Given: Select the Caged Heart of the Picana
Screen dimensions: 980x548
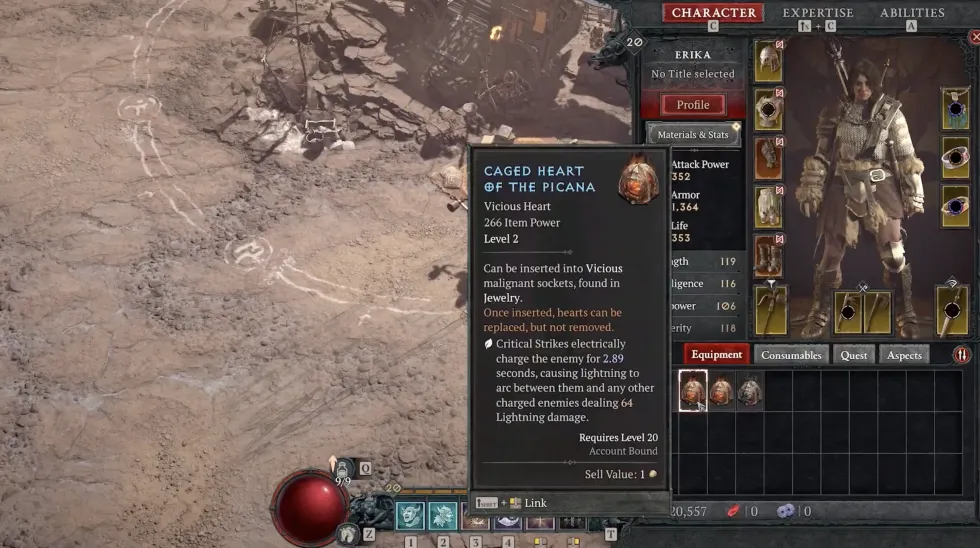Looking at the screenshot, I should [x=693, y=391].
